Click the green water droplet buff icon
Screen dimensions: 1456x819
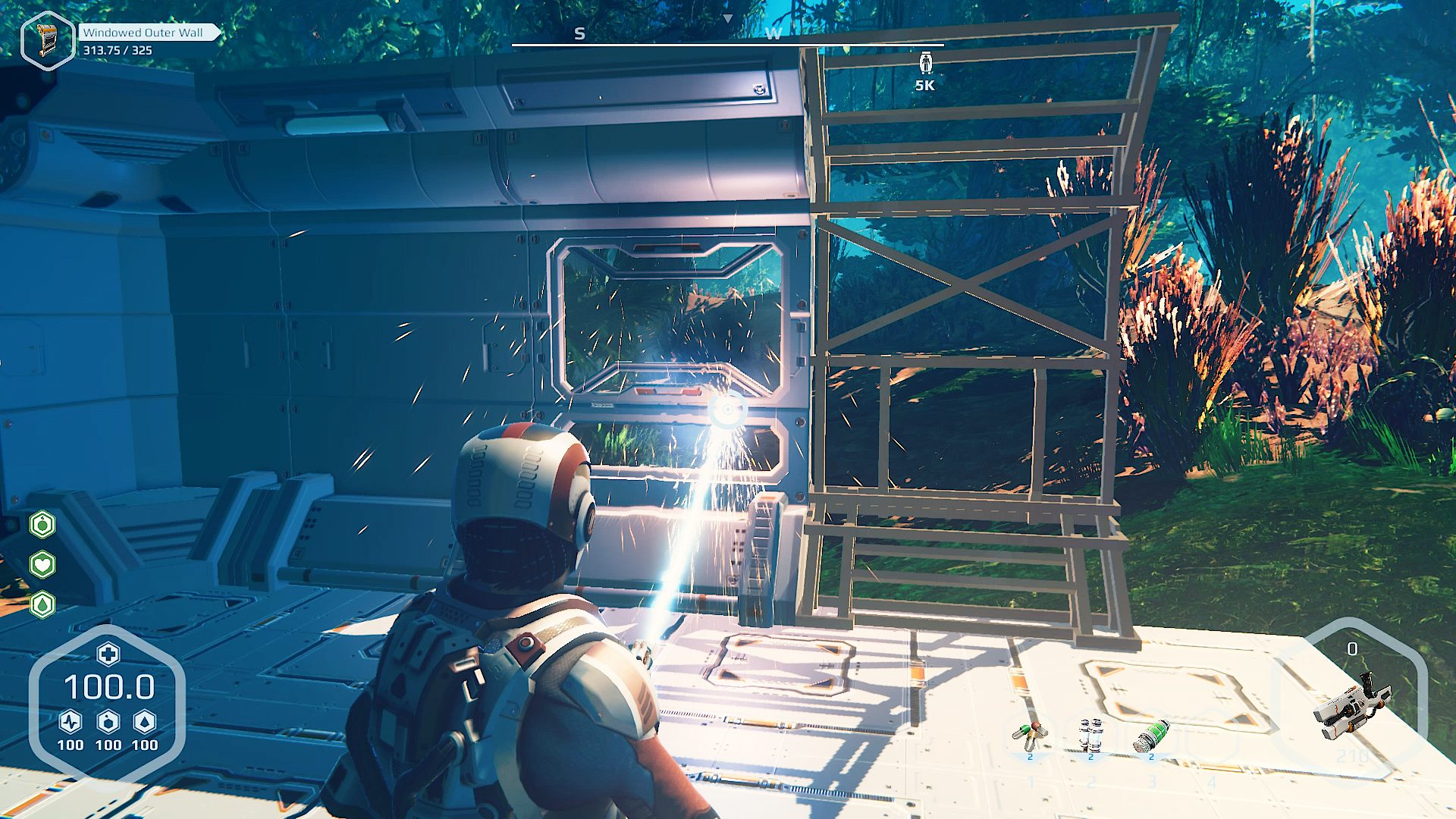(42, 604)
